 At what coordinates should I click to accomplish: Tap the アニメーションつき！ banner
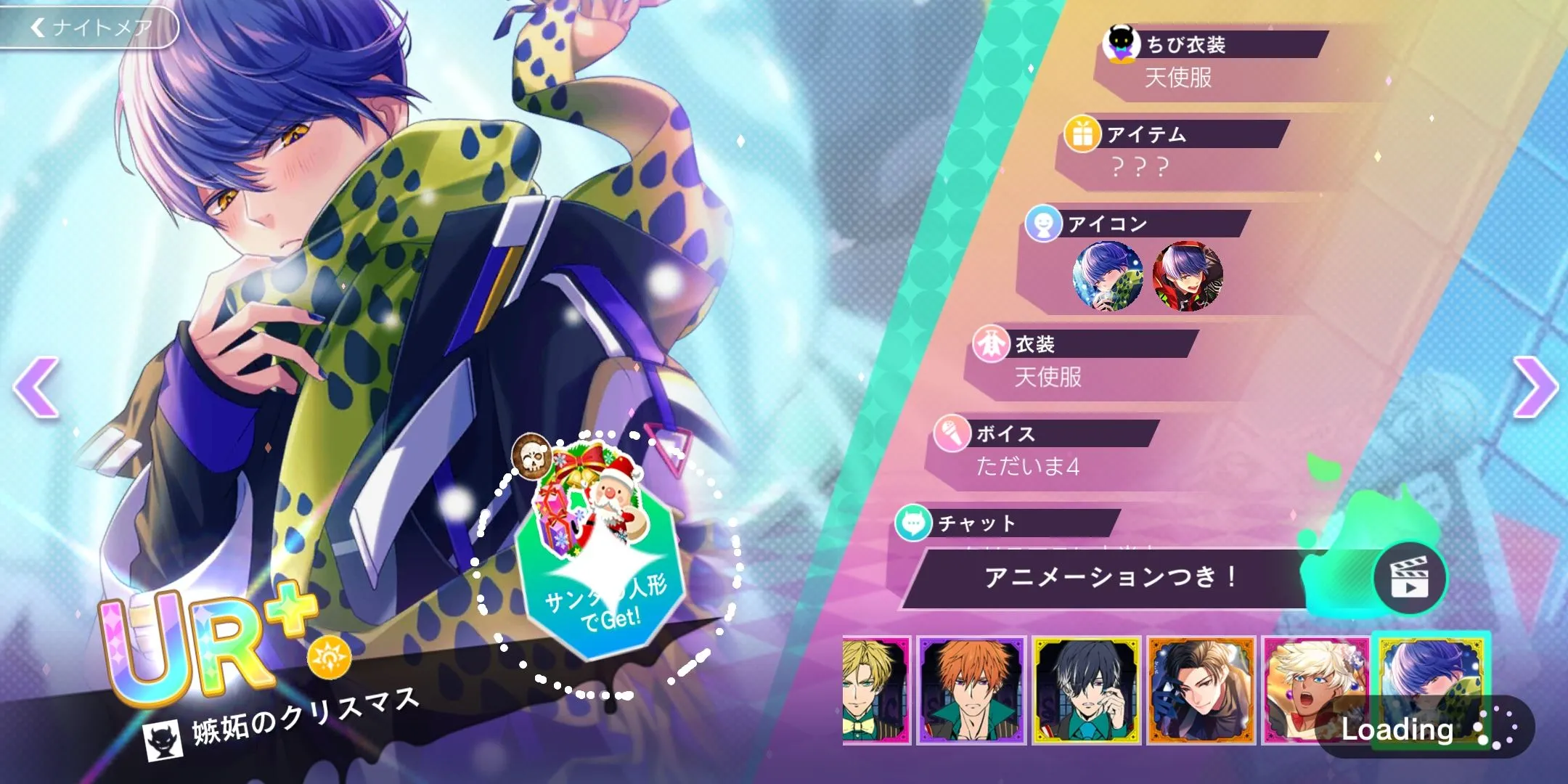[1111, 579]
